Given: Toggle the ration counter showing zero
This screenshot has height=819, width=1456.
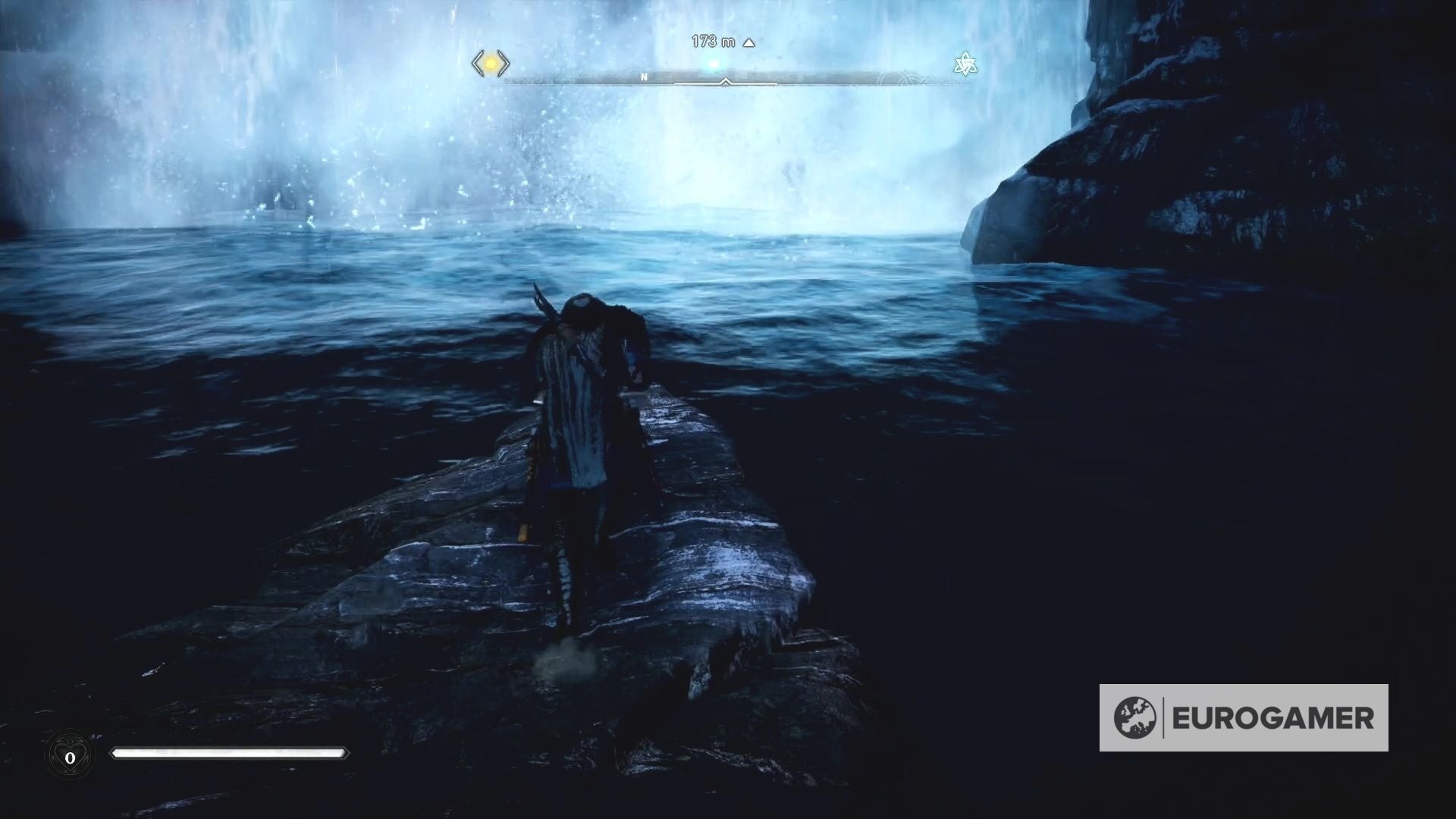Looking at the screenshot, I should pyautogui.click(x=71, y=756).
